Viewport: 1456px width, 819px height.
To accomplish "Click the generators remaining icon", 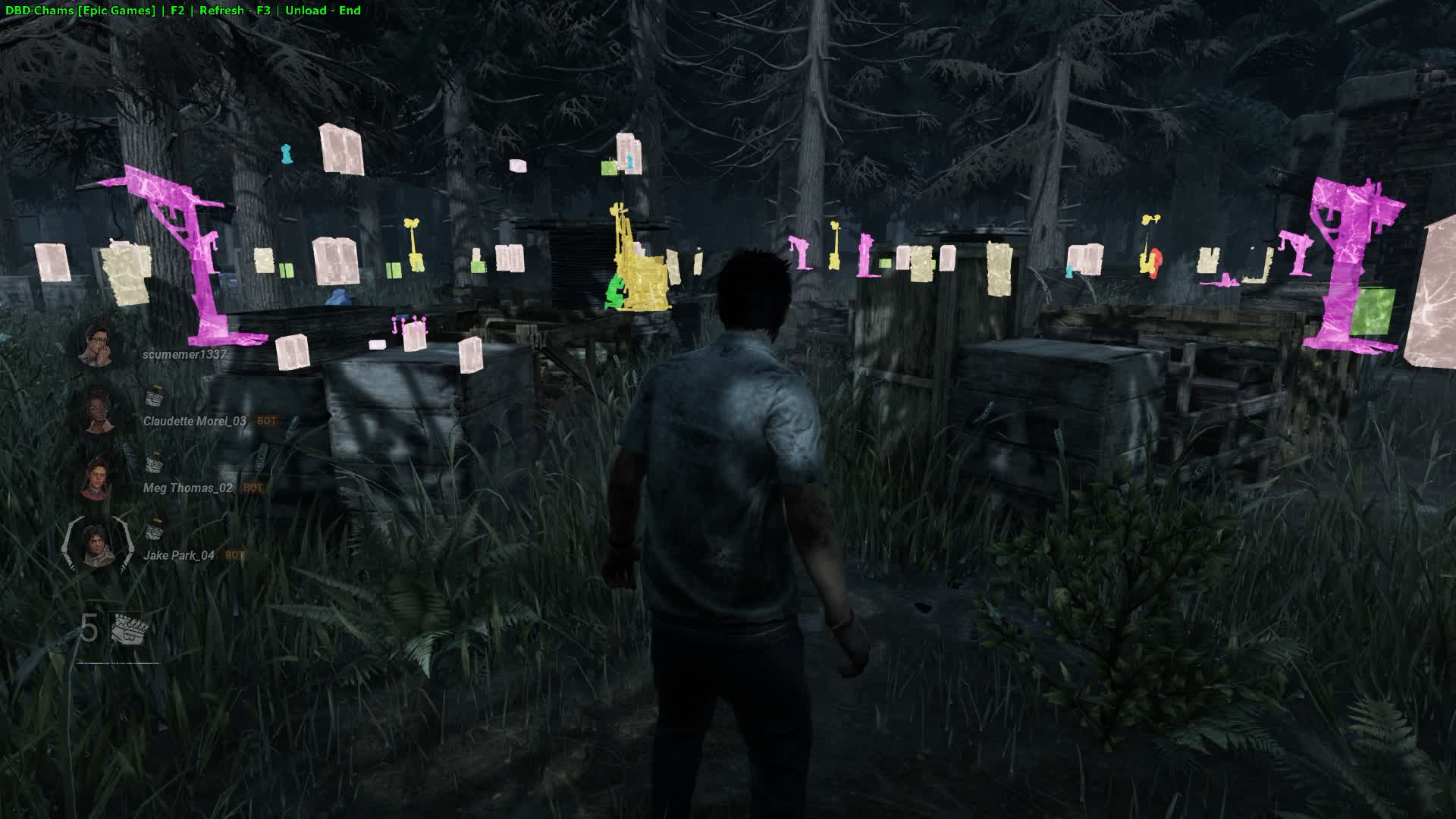I will tap(128, 629).
